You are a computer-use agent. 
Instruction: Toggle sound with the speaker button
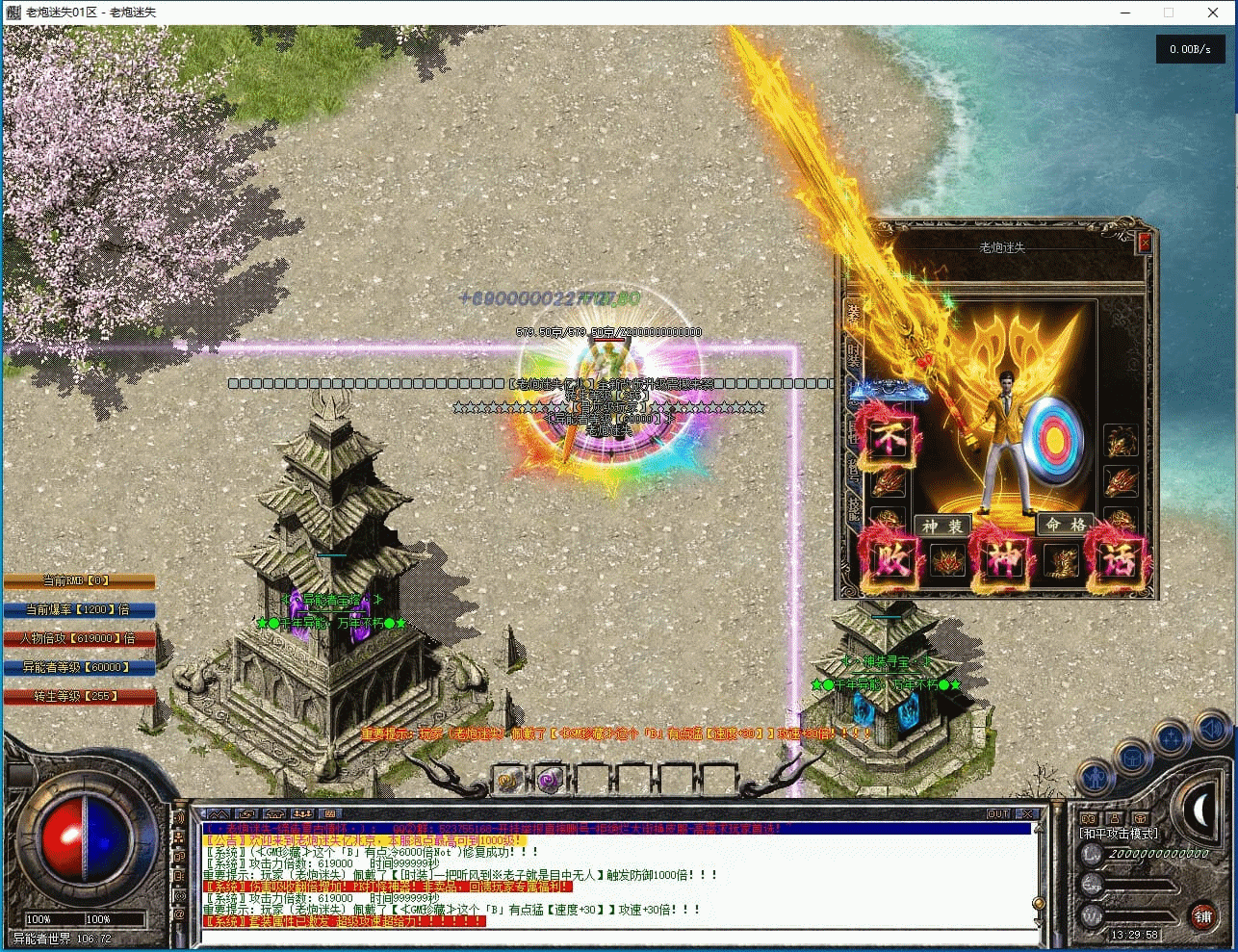pos(1209,731)
